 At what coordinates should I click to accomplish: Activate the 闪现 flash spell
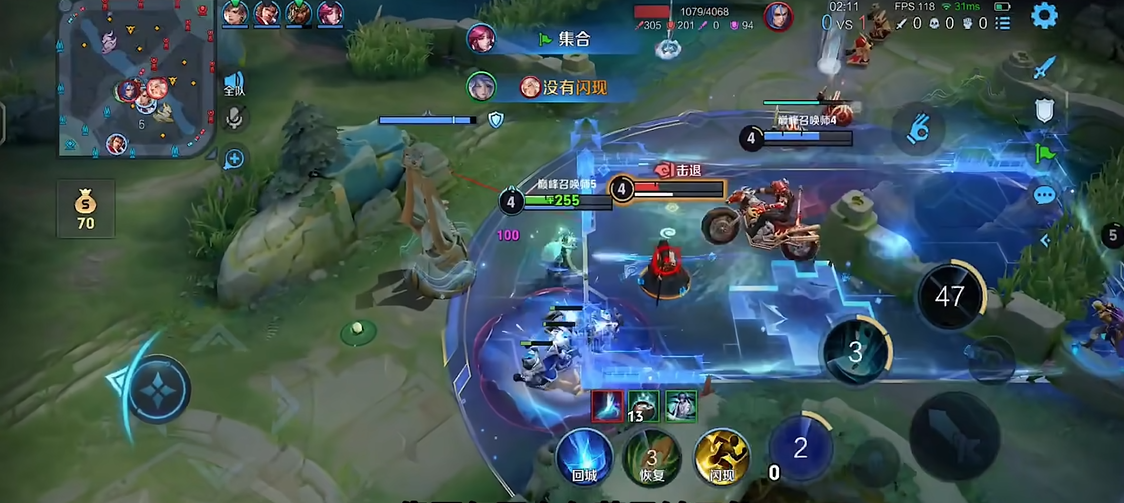click(722, 457)
